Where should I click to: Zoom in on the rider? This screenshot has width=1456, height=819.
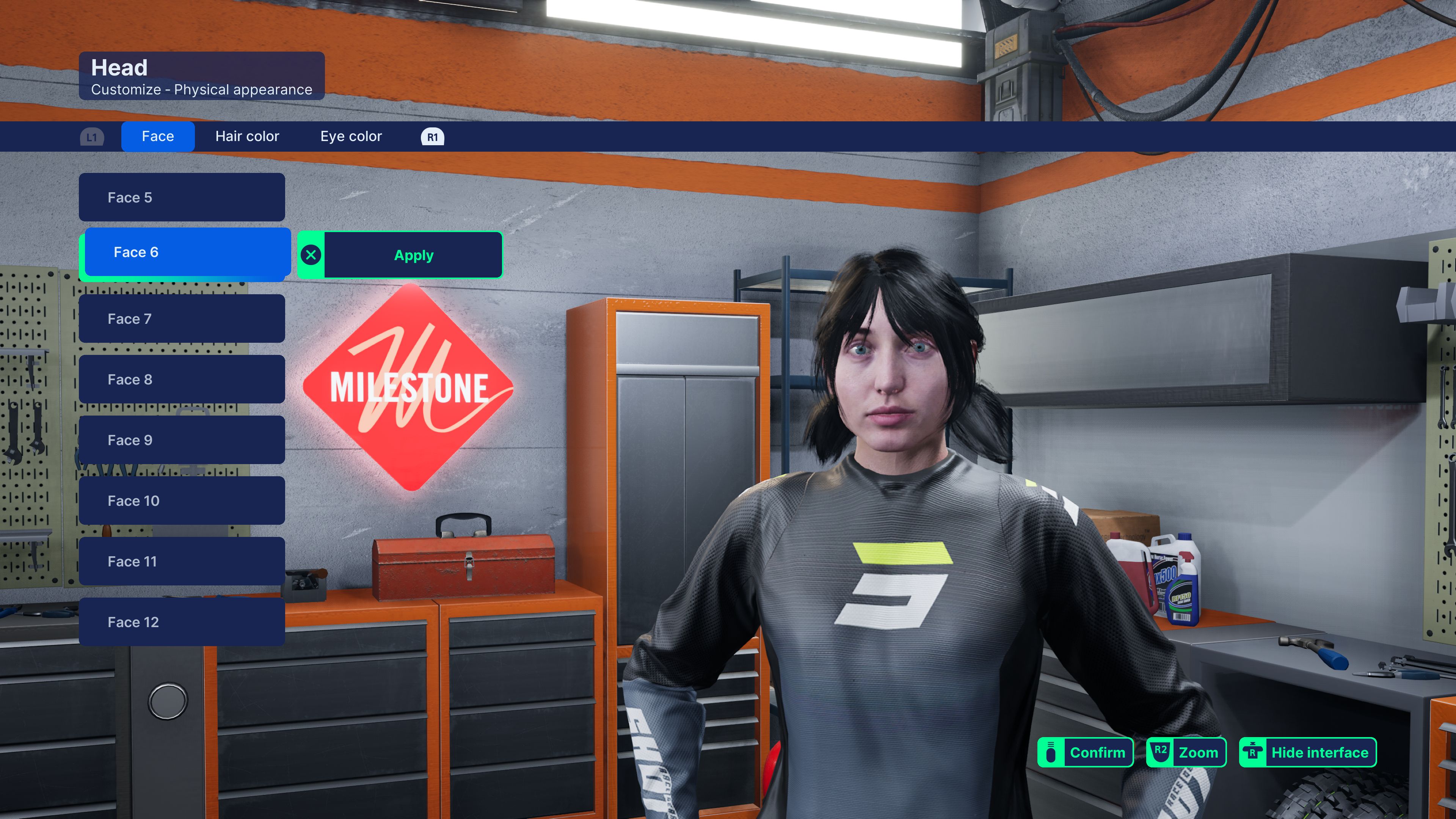click(x=1186, y=752)
